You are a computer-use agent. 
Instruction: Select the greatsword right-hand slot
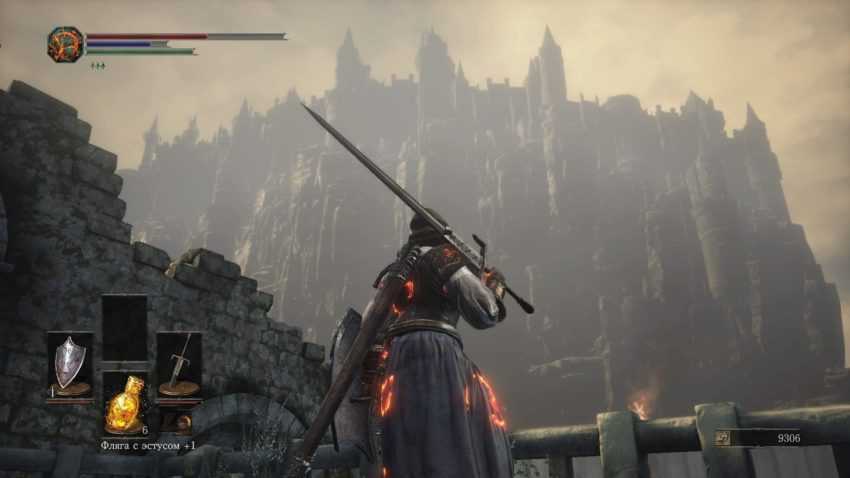[178, 364]
